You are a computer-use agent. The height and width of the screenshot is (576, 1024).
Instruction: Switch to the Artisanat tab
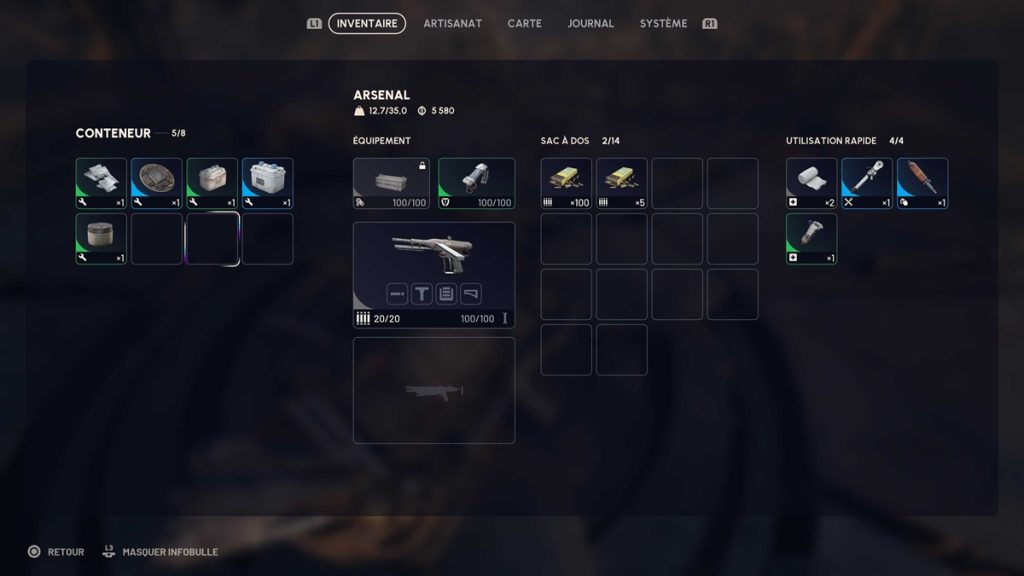click(452, 23)
